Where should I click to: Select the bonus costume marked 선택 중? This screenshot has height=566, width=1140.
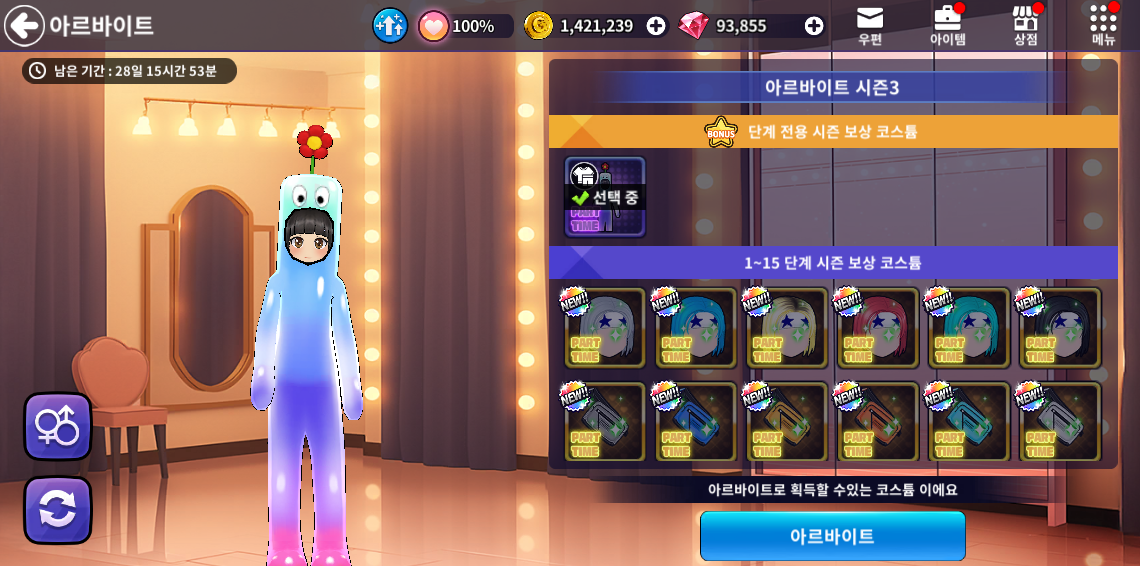click(605, 197)
